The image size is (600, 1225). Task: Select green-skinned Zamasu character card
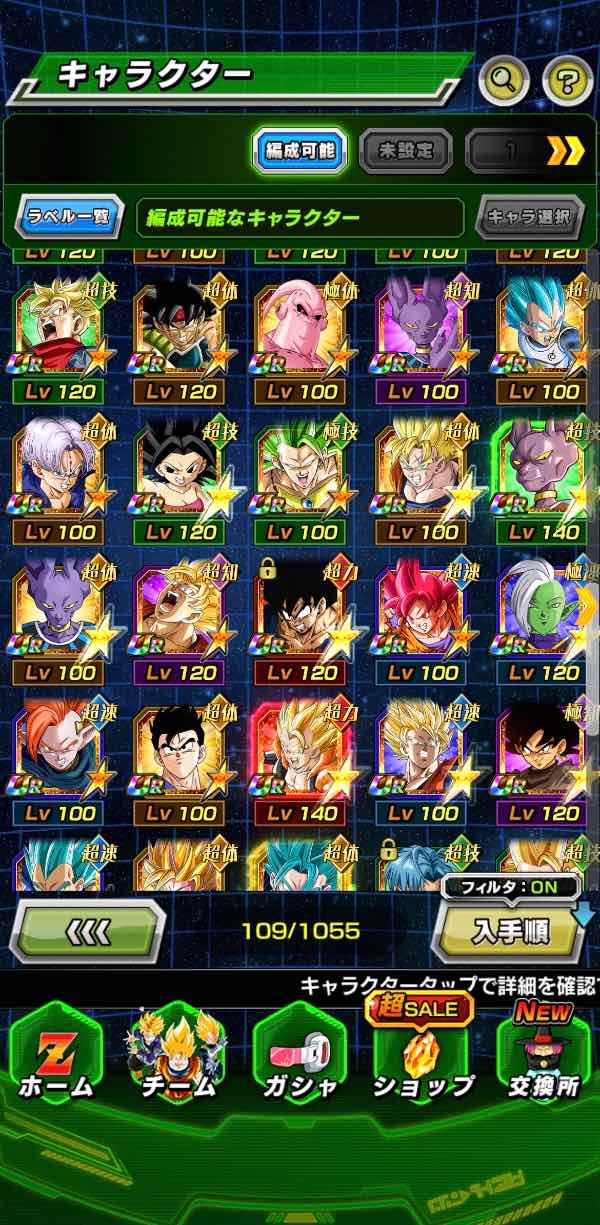[x=543, y=622]
